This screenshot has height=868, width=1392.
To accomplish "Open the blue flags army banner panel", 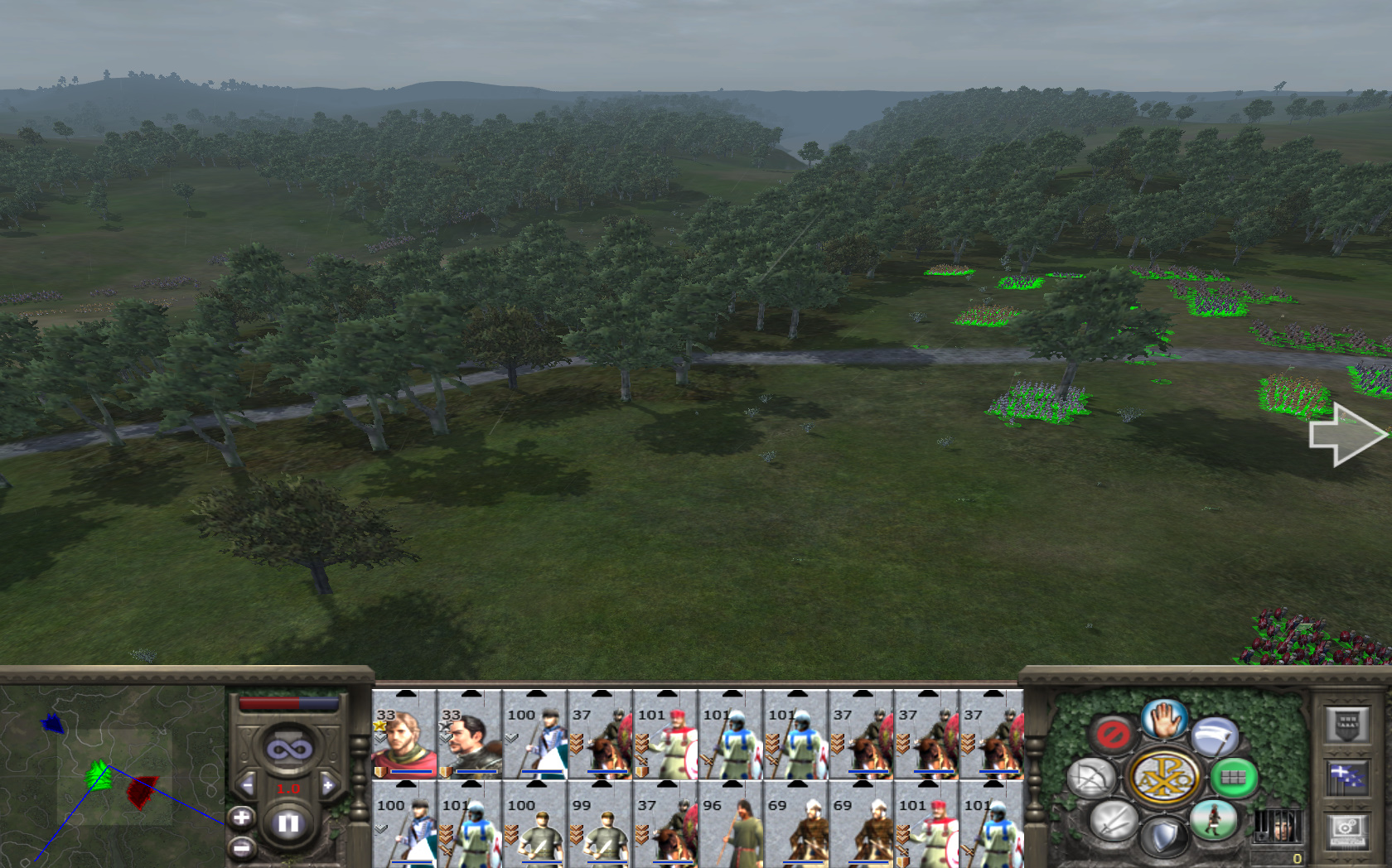I will pyautogui.click(x=1347, y=778).
